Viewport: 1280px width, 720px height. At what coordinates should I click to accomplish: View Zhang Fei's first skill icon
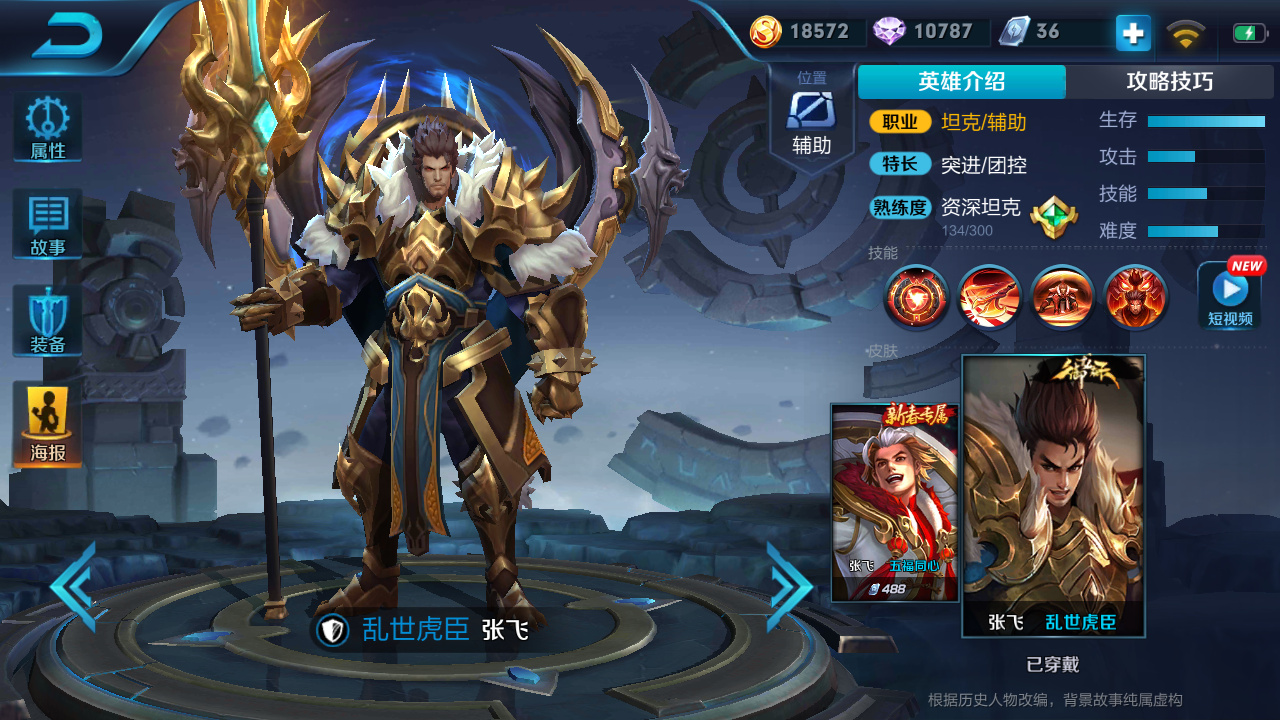[x=915, y=298]
